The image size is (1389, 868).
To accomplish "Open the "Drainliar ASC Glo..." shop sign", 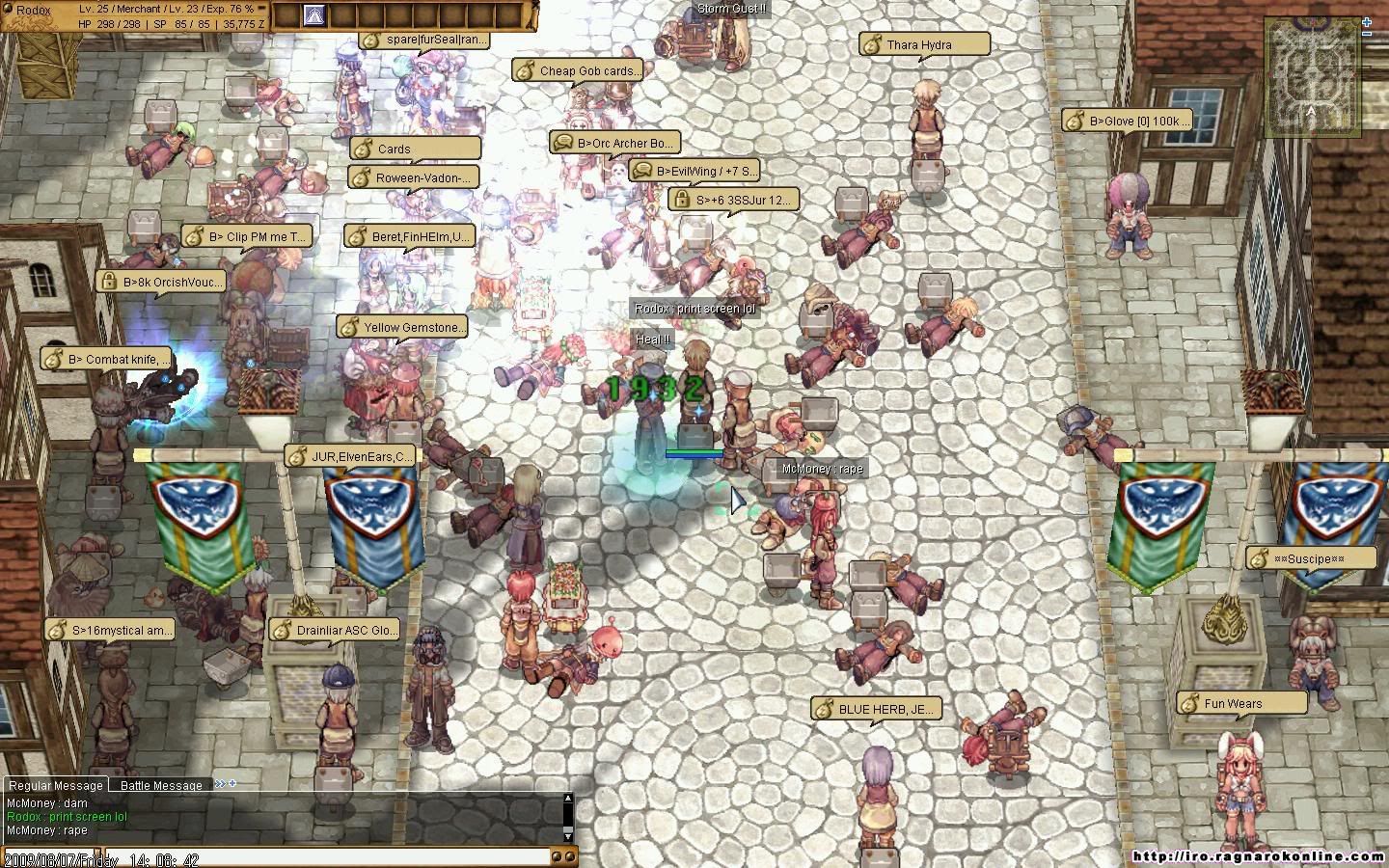I will (334, 630).
